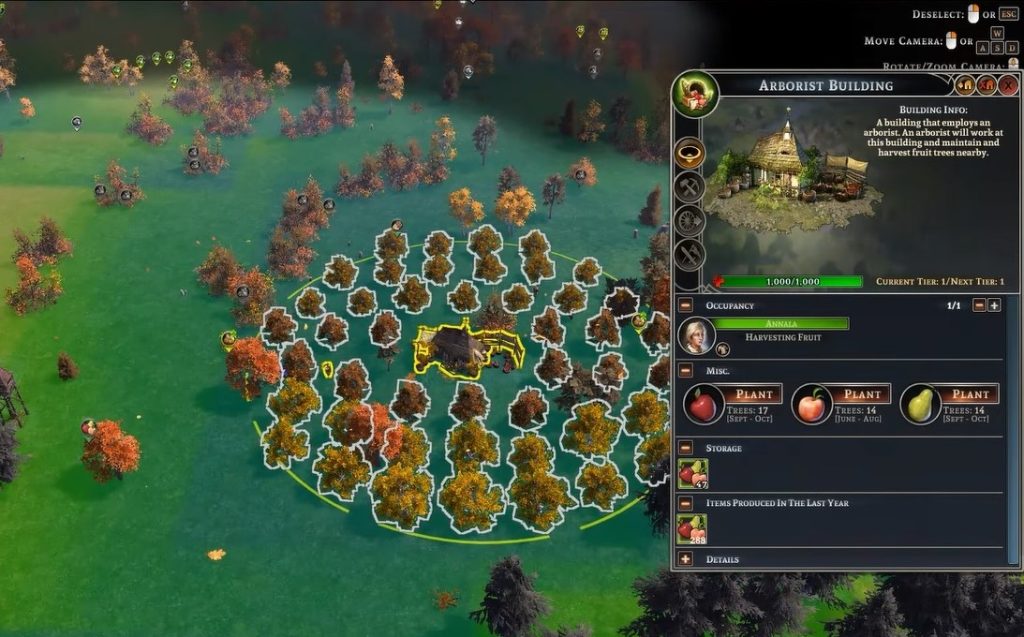
Task: Increase occupancy with the plus button
Action: 994,305
